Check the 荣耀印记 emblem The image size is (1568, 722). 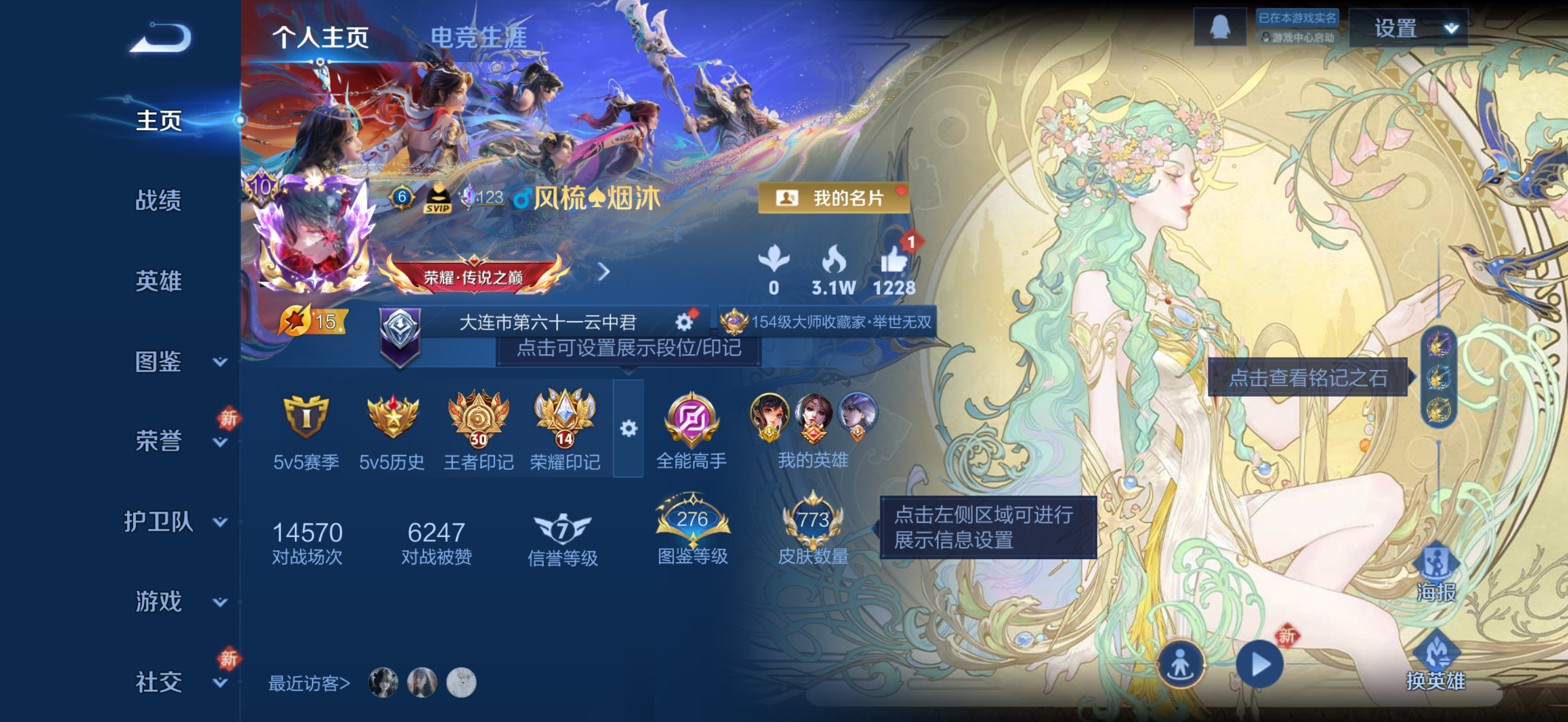[x=564, y=420]
